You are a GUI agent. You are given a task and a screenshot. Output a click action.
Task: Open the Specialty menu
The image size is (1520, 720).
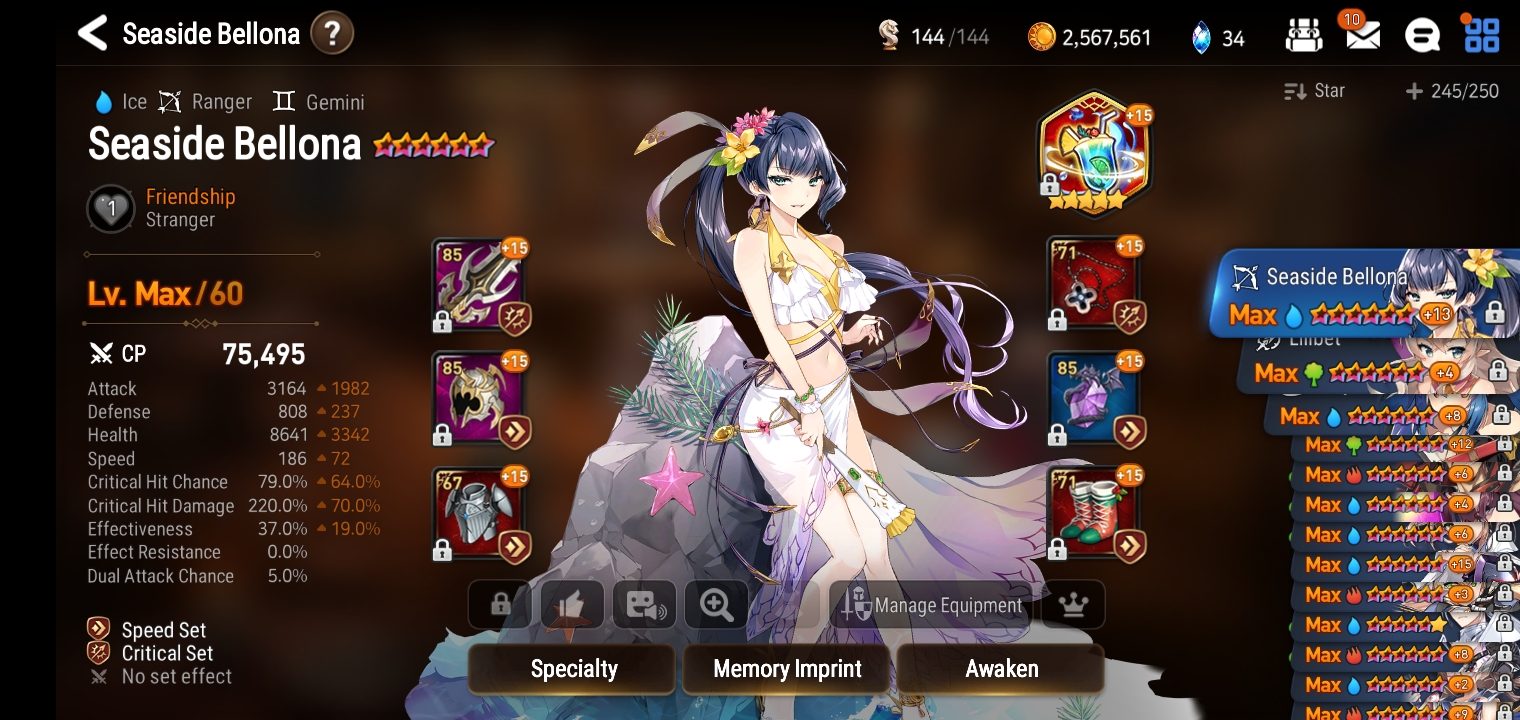tap(573, 669)
